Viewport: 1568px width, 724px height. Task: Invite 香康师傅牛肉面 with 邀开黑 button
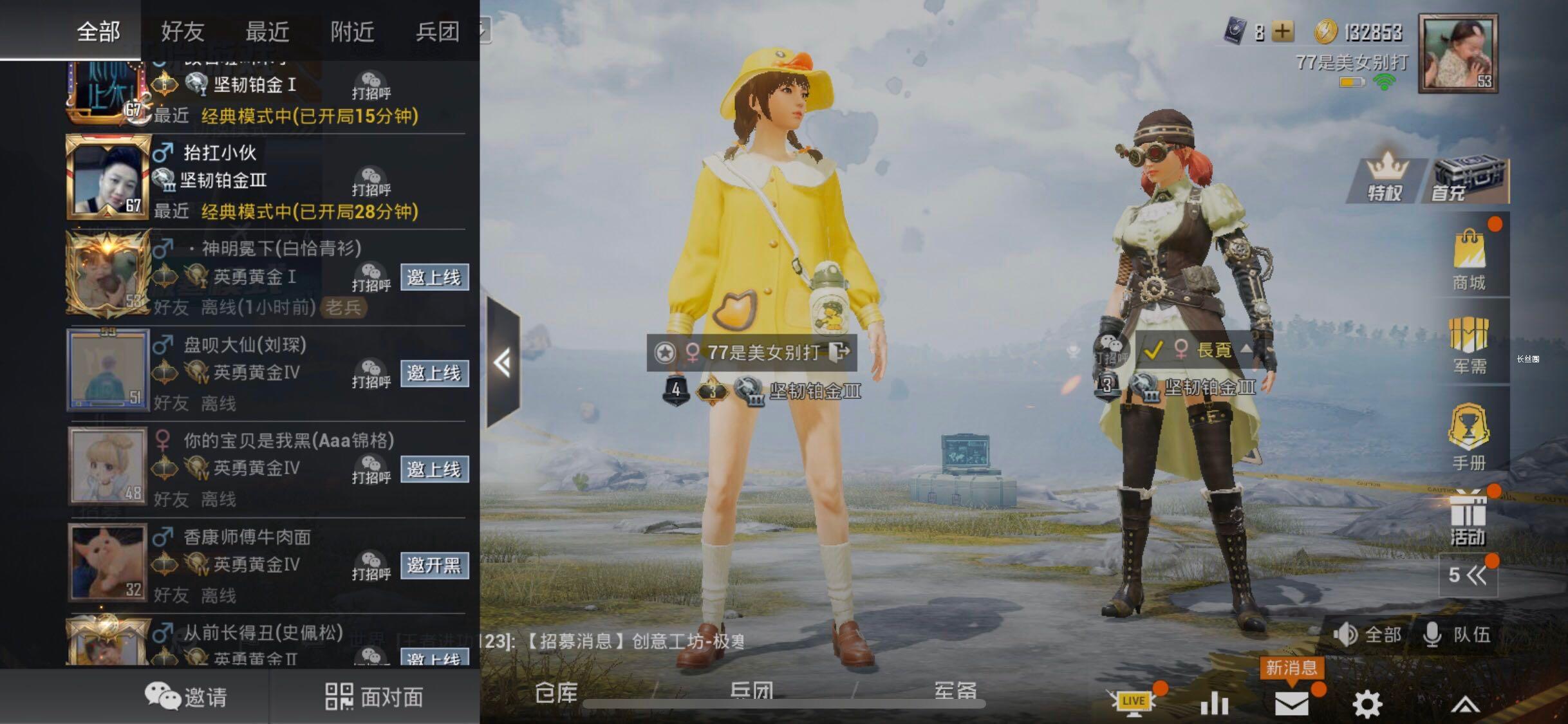click(434, 565)
